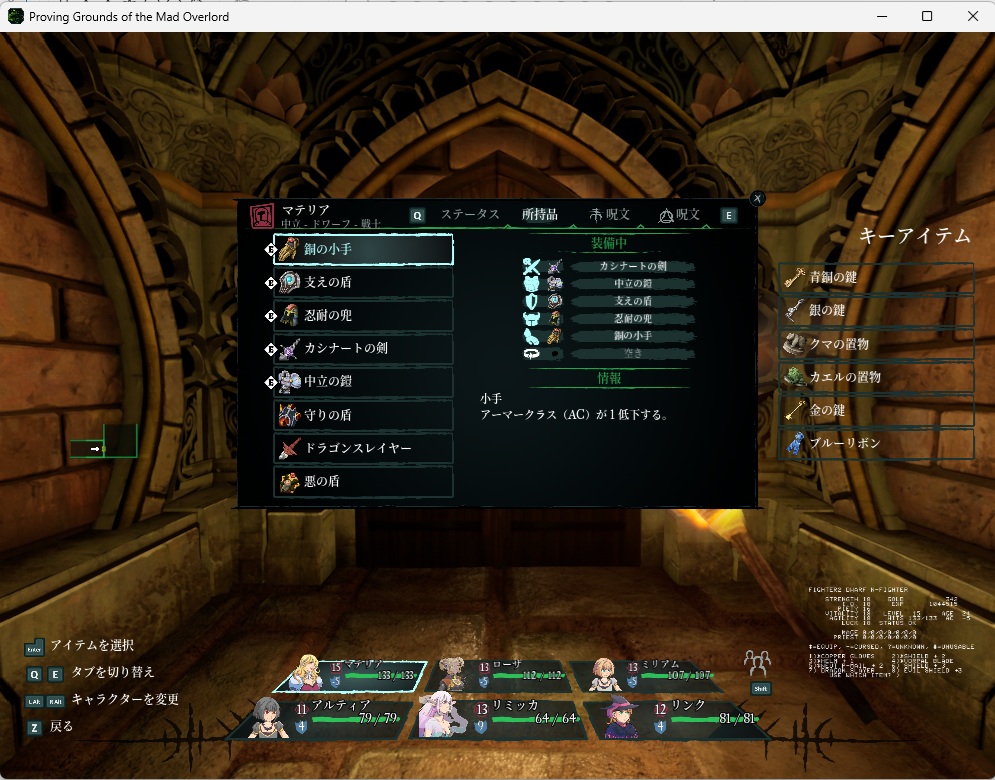Open the 所持品 inventory tab
The image size is (995, 780).
(540, 215)
